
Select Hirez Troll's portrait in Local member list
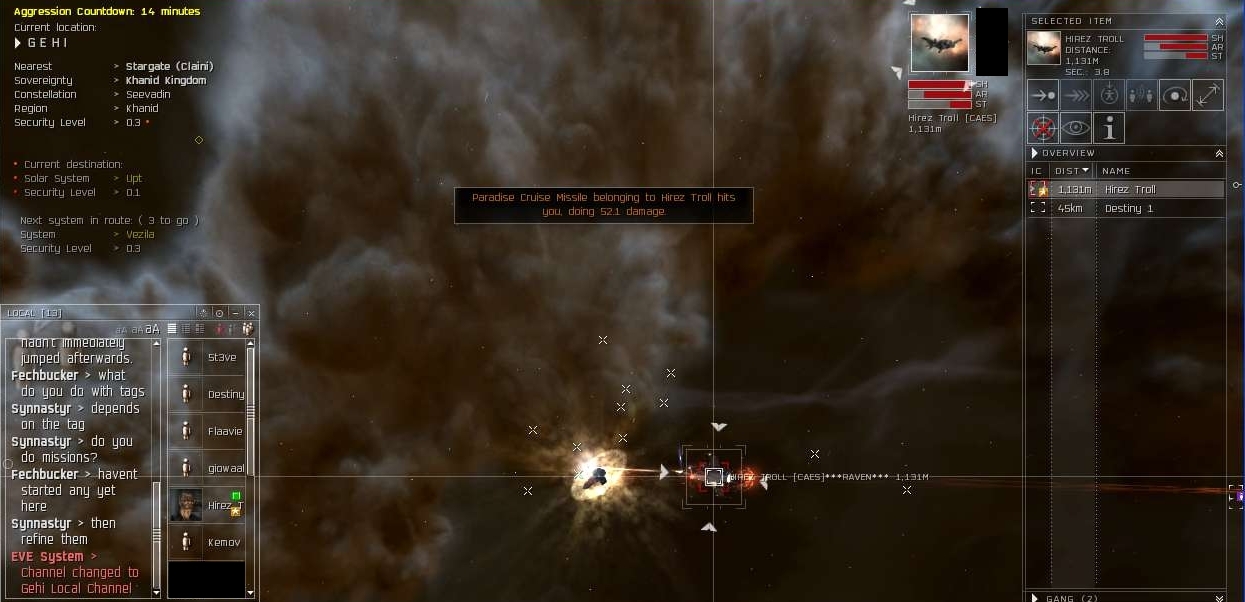click(x=186, y=505)
